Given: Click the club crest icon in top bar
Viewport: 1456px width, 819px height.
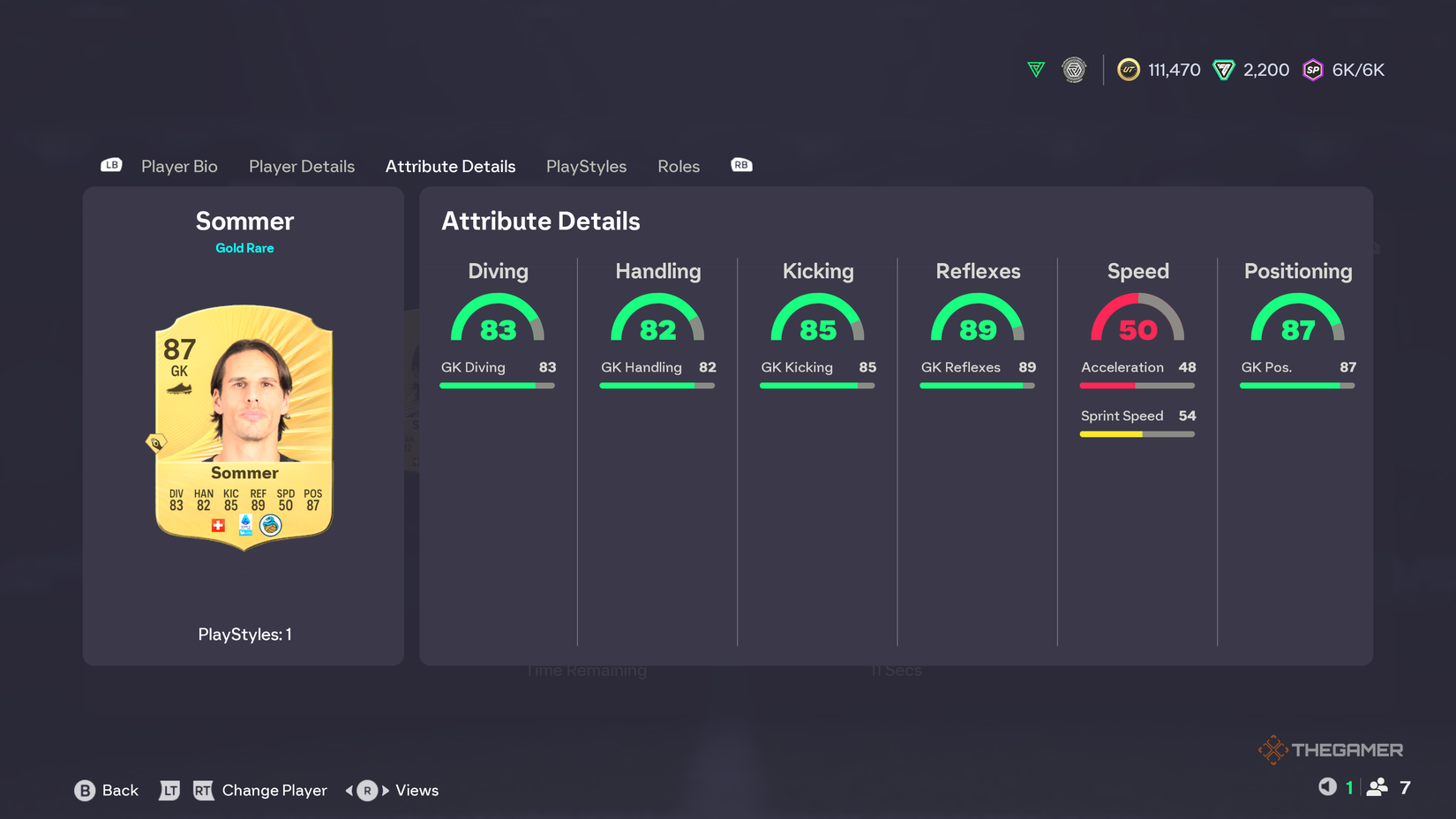Looking at the screenshot, I should tap(1074, 70).
